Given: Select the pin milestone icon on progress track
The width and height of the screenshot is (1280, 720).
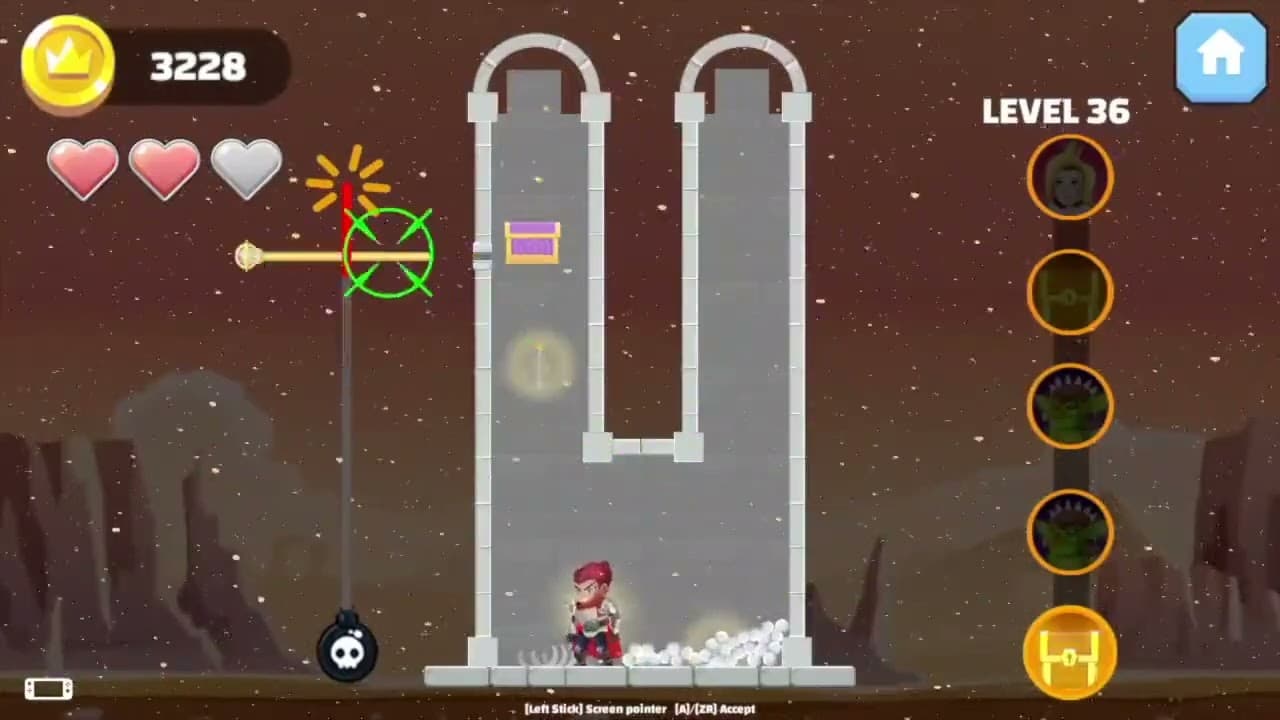Looking at the screenshot, I should tap(1069, 292).
